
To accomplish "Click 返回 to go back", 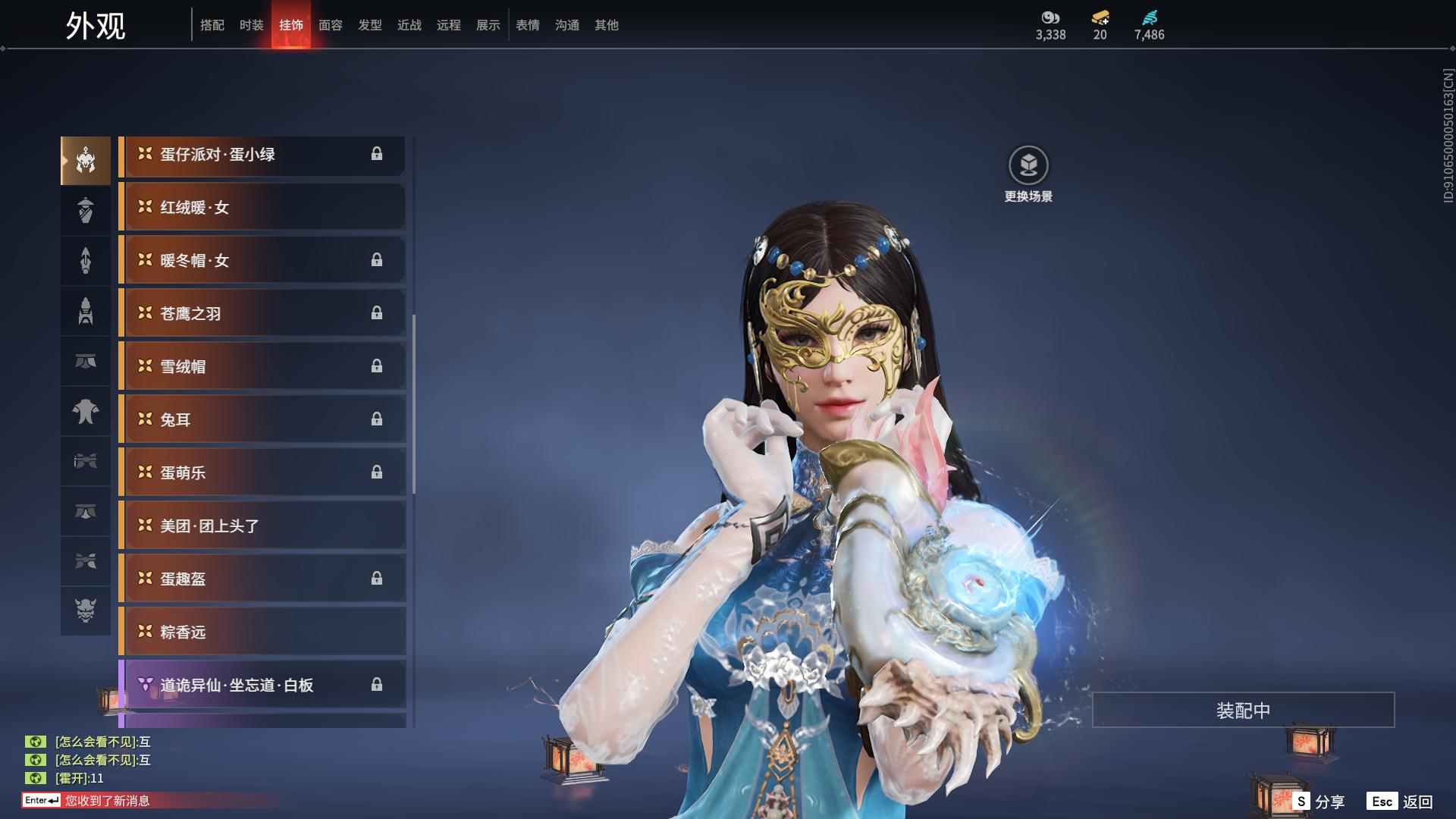I will pyautogui.click(x=1401, y=802).
